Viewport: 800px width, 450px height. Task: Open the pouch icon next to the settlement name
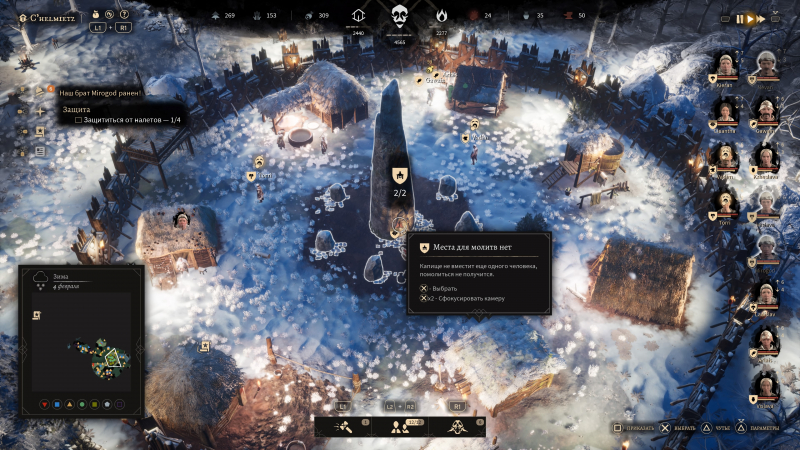click(x=94, y=16)
